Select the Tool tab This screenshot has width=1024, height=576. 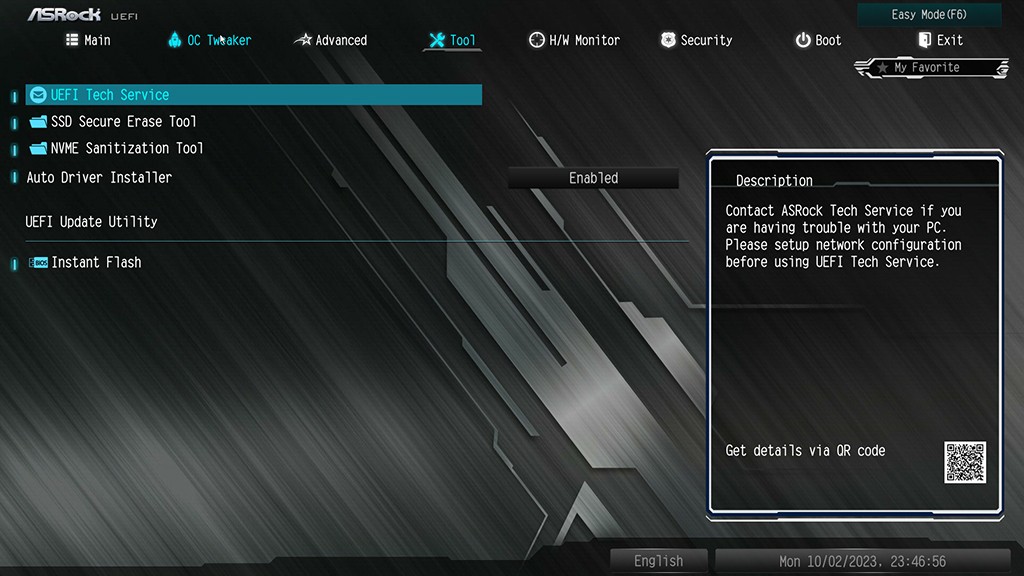click(x=452, y=40)
